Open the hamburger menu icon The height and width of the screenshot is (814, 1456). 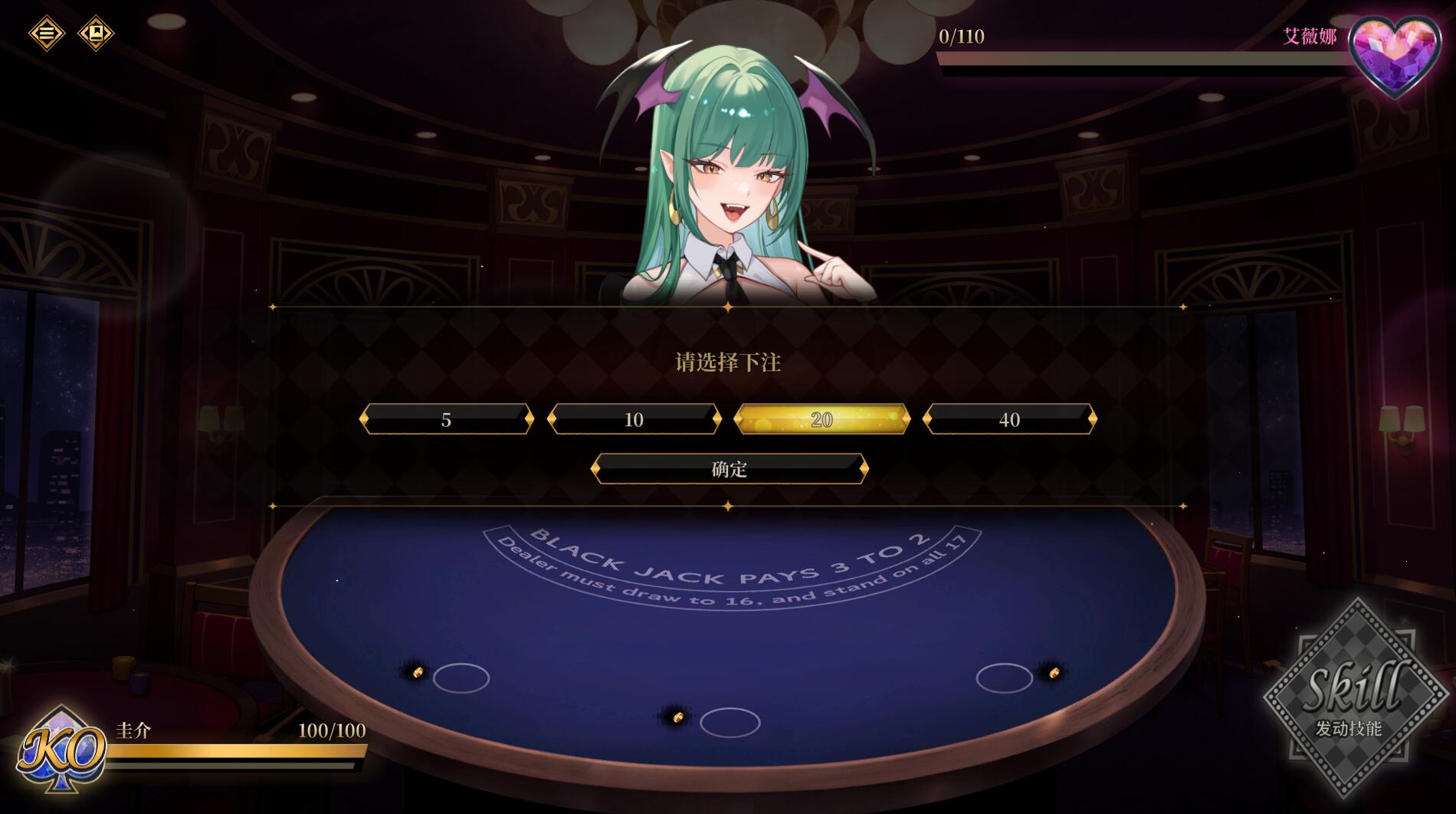pos(47,34)
